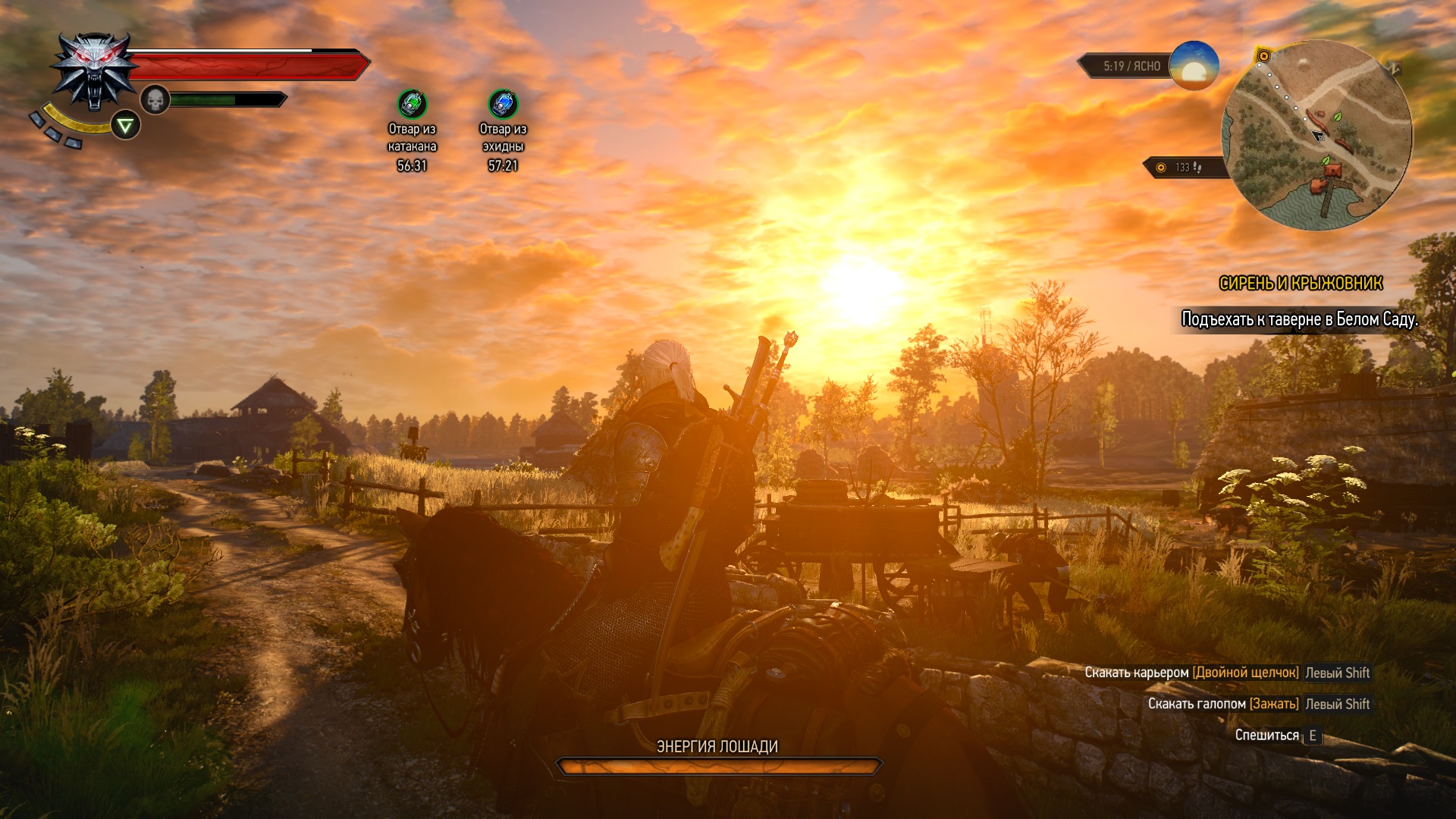
Task: Click the skull toxicity icon
Action: click(155, 99)
